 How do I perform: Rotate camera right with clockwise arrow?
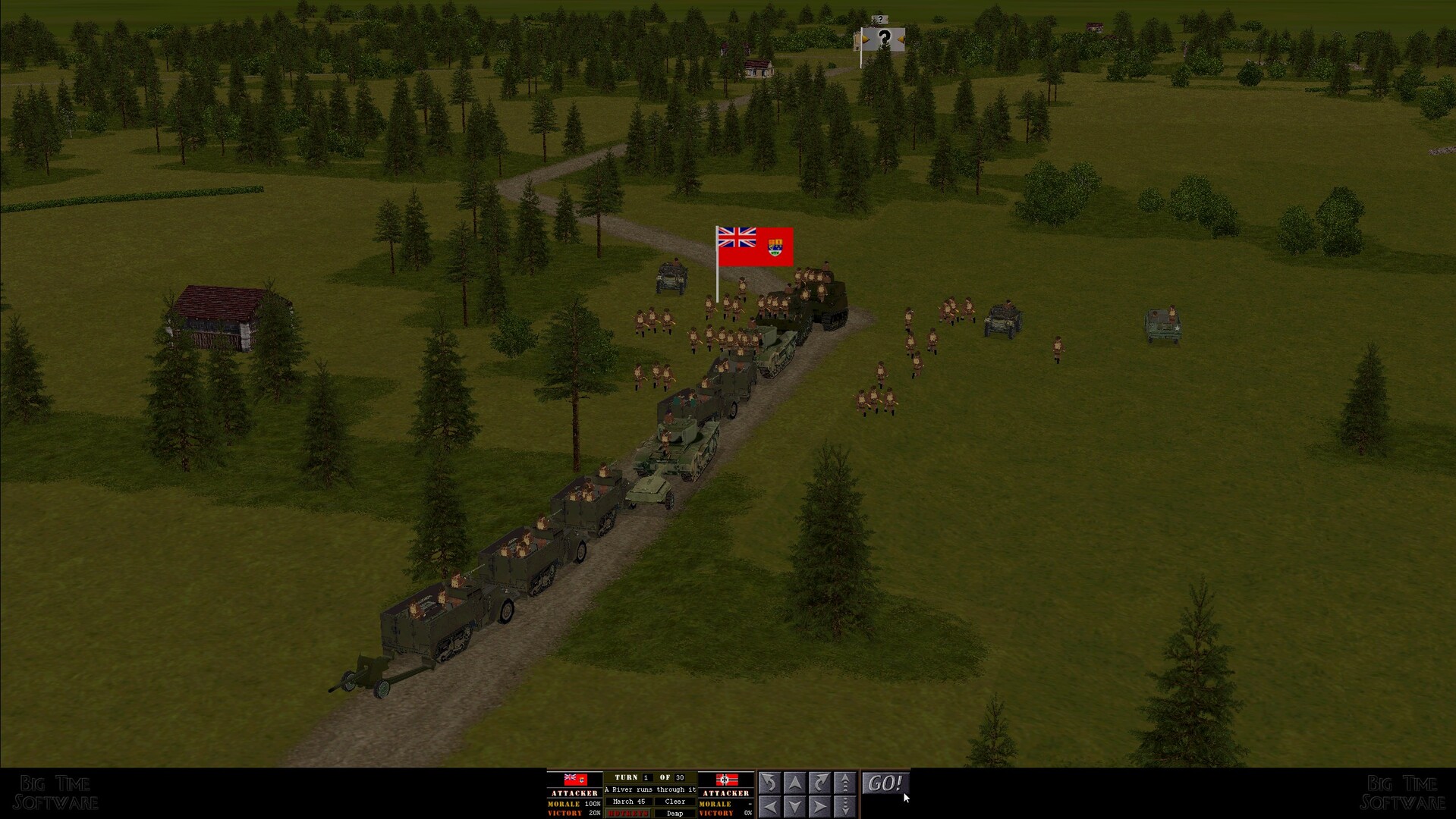point(819,782)
